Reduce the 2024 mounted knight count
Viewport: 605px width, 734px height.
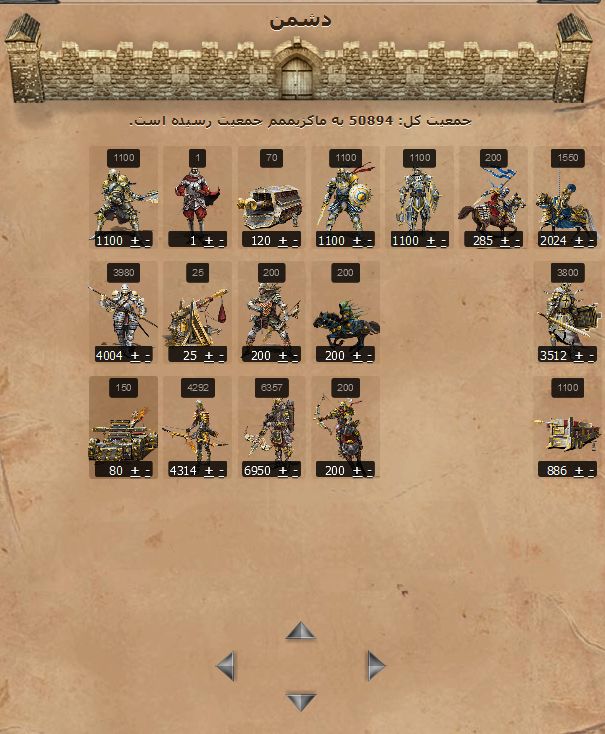point(591,241)
